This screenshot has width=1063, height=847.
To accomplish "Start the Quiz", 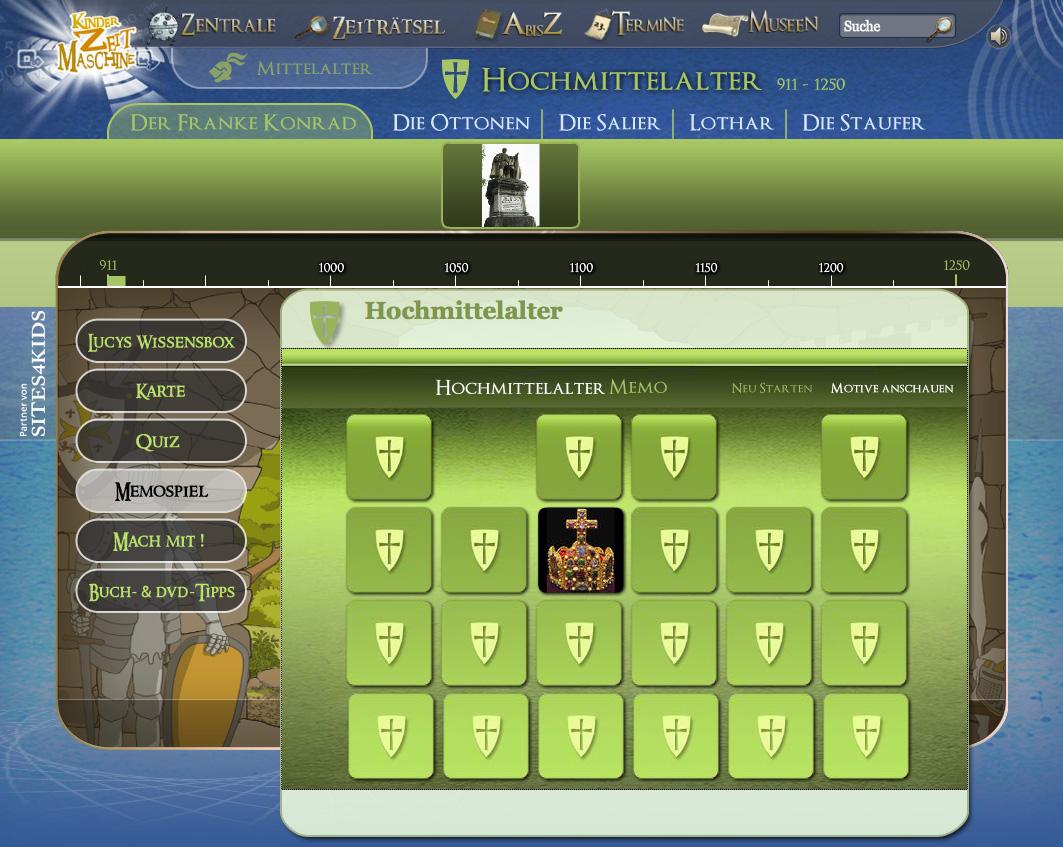I will (161, 441).
